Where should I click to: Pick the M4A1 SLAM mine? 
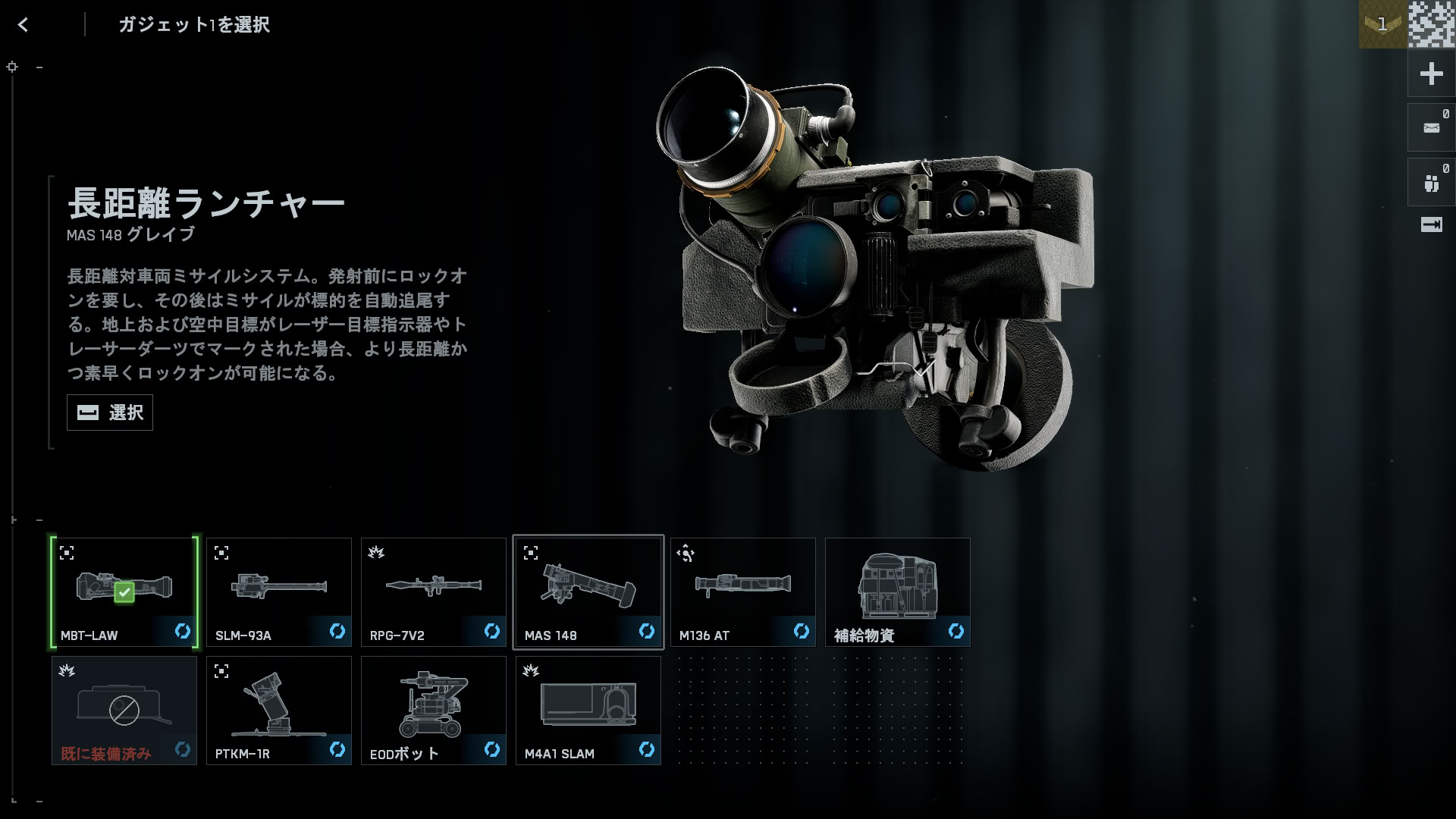[x=588, y=711]
